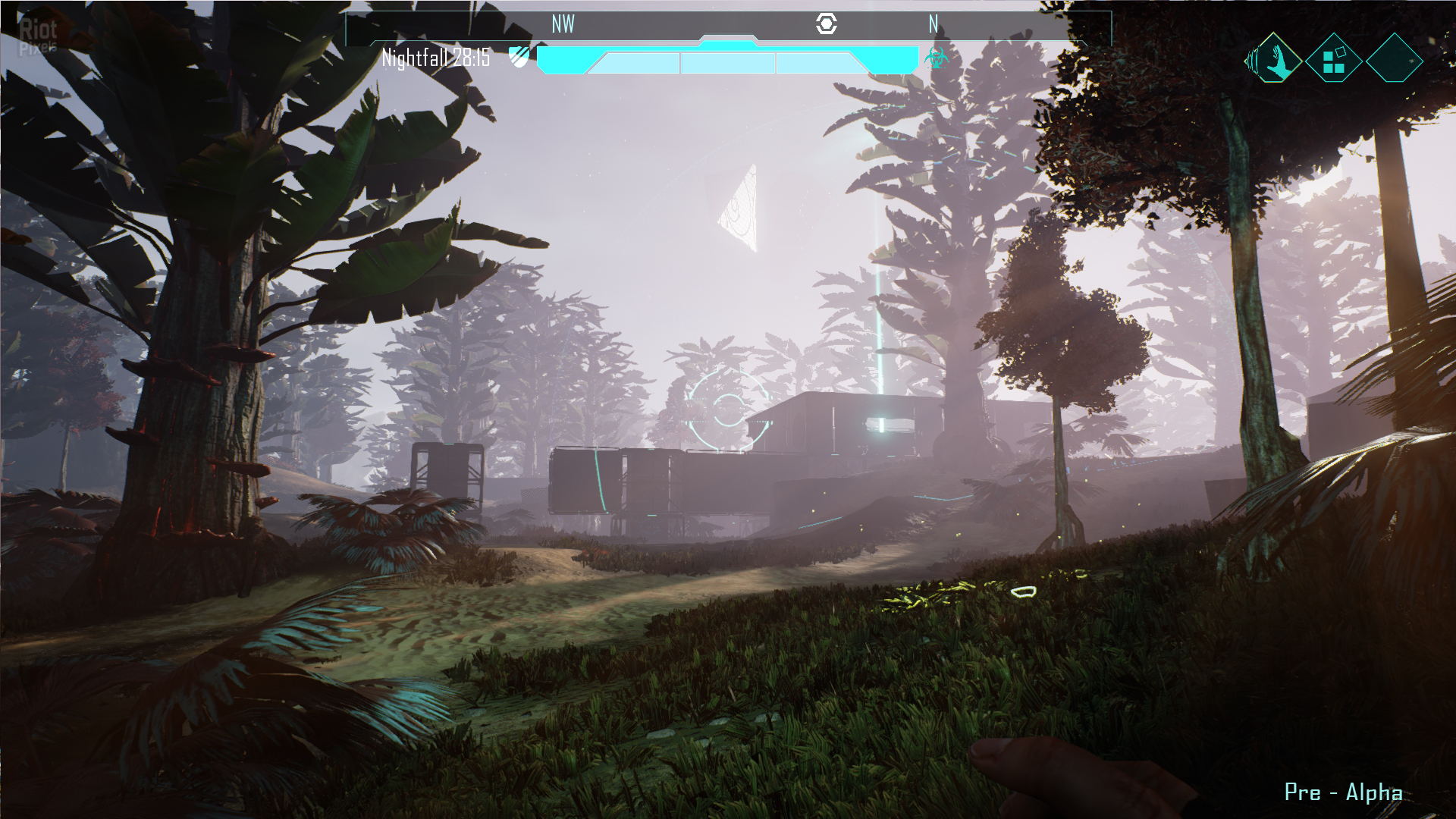This screenshot has width=1456, height=819.
Task: Open the four-squares build menu icon
Action: (1333, 59)
